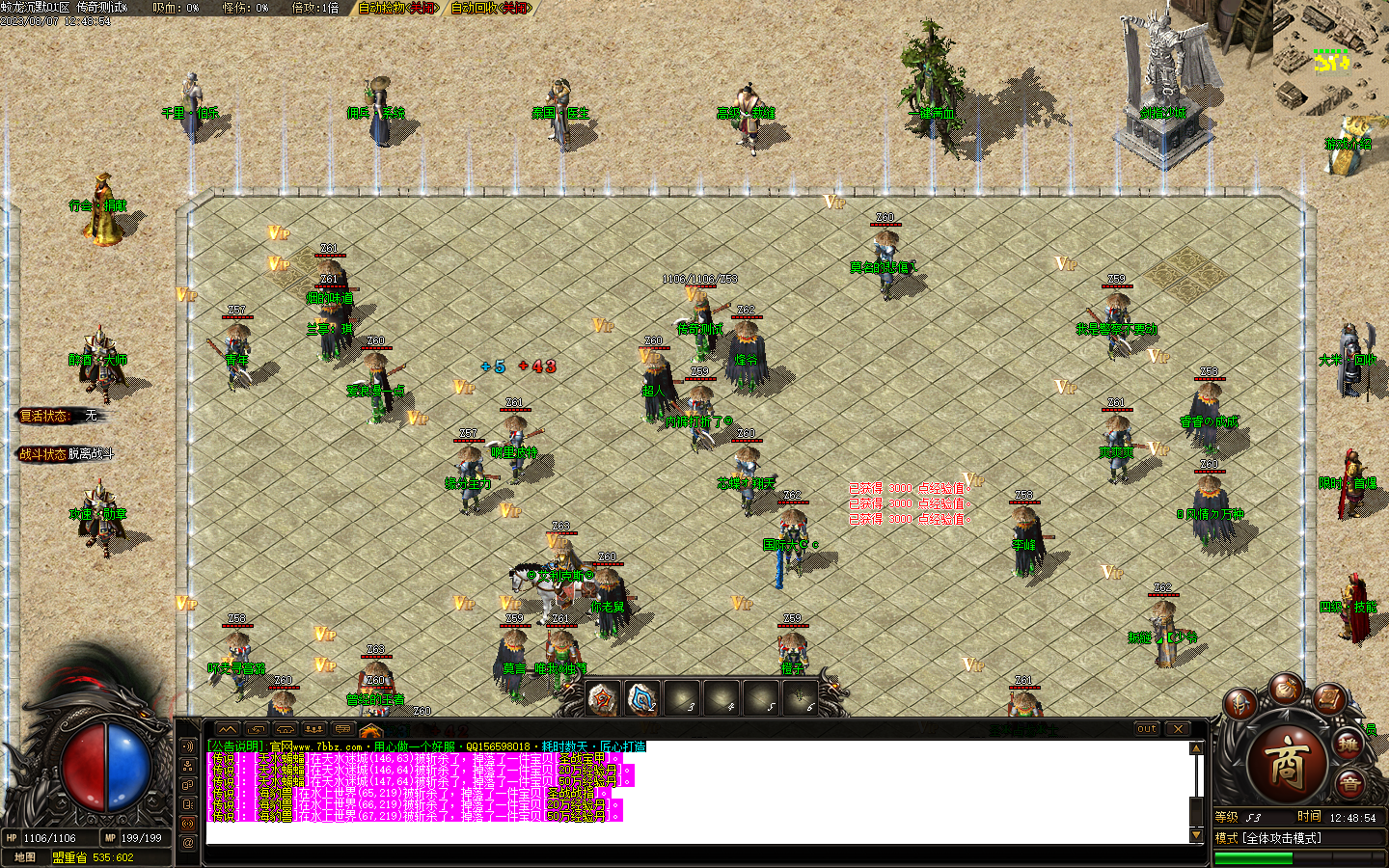Open the chat bubble channel selector
This screenshot has width=1389, height=868.
coord(343,729)
